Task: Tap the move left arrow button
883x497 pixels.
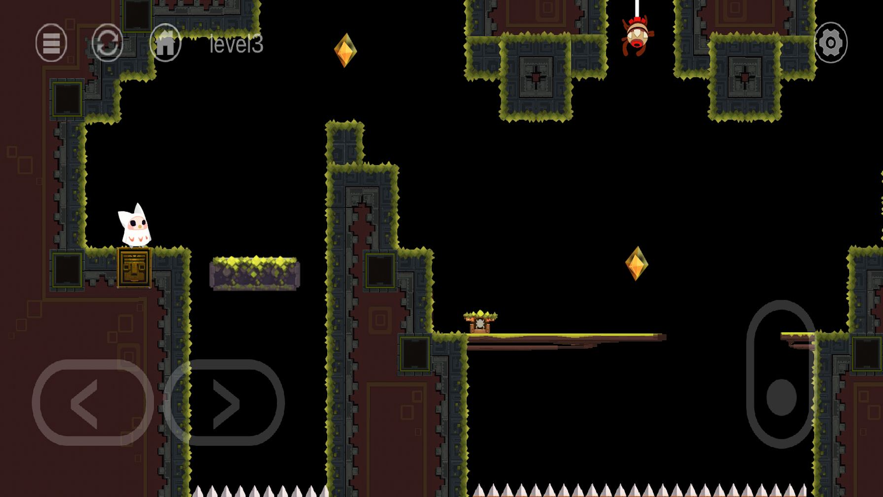Action: coord(91,403)
